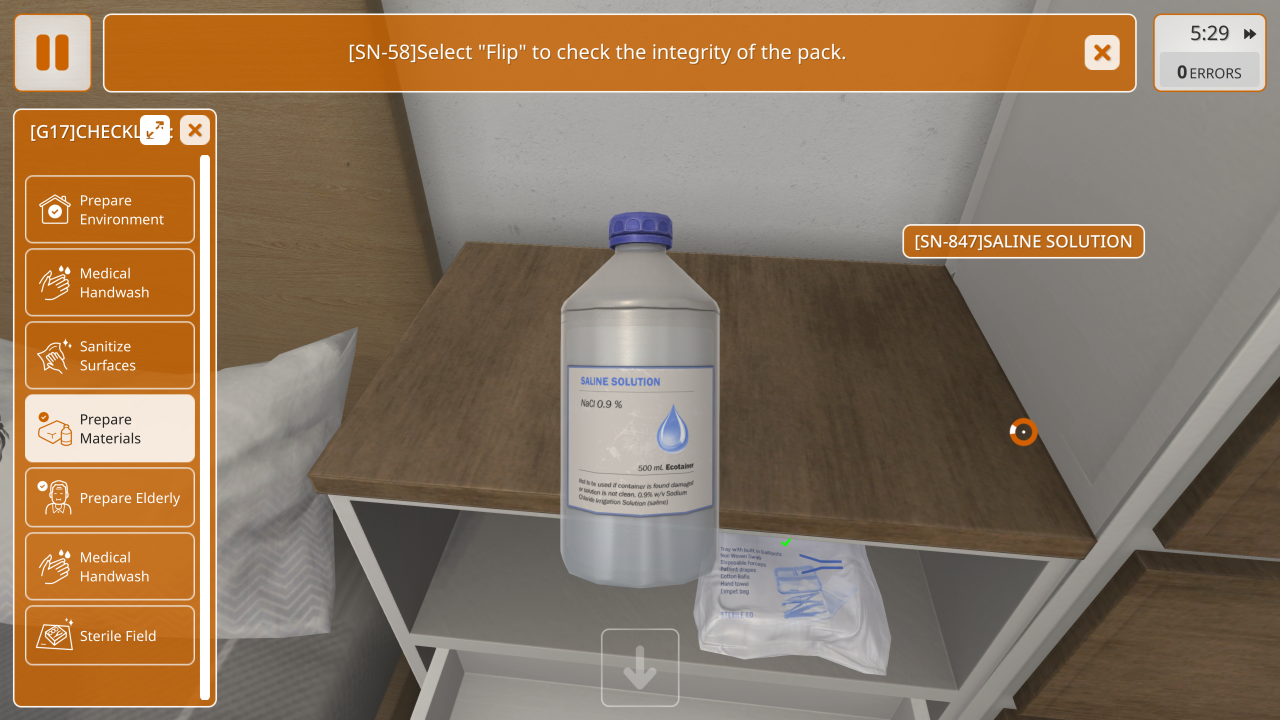Choose the Sterile Field step
This screenshot has height=720, width=1280.
point(110,636)
